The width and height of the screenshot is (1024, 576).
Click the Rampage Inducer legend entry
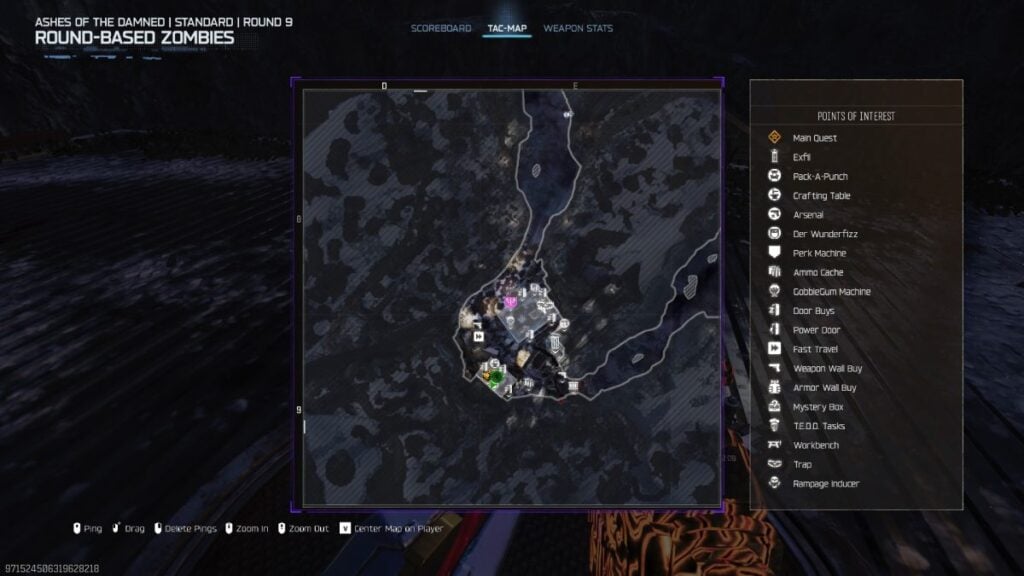[x=825, y=484]
